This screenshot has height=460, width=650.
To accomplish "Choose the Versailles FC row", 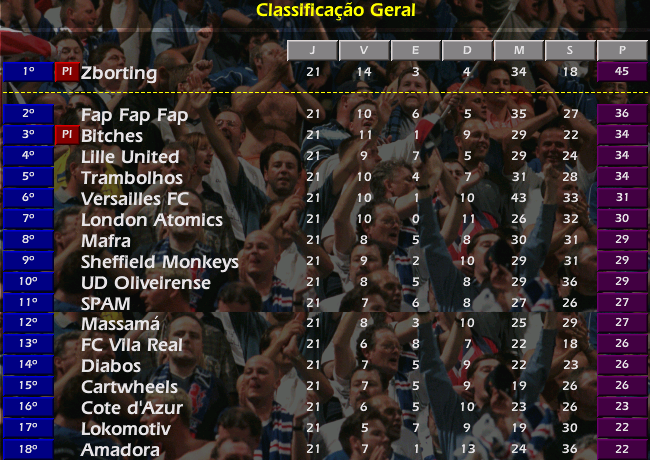I will [134, 199].
